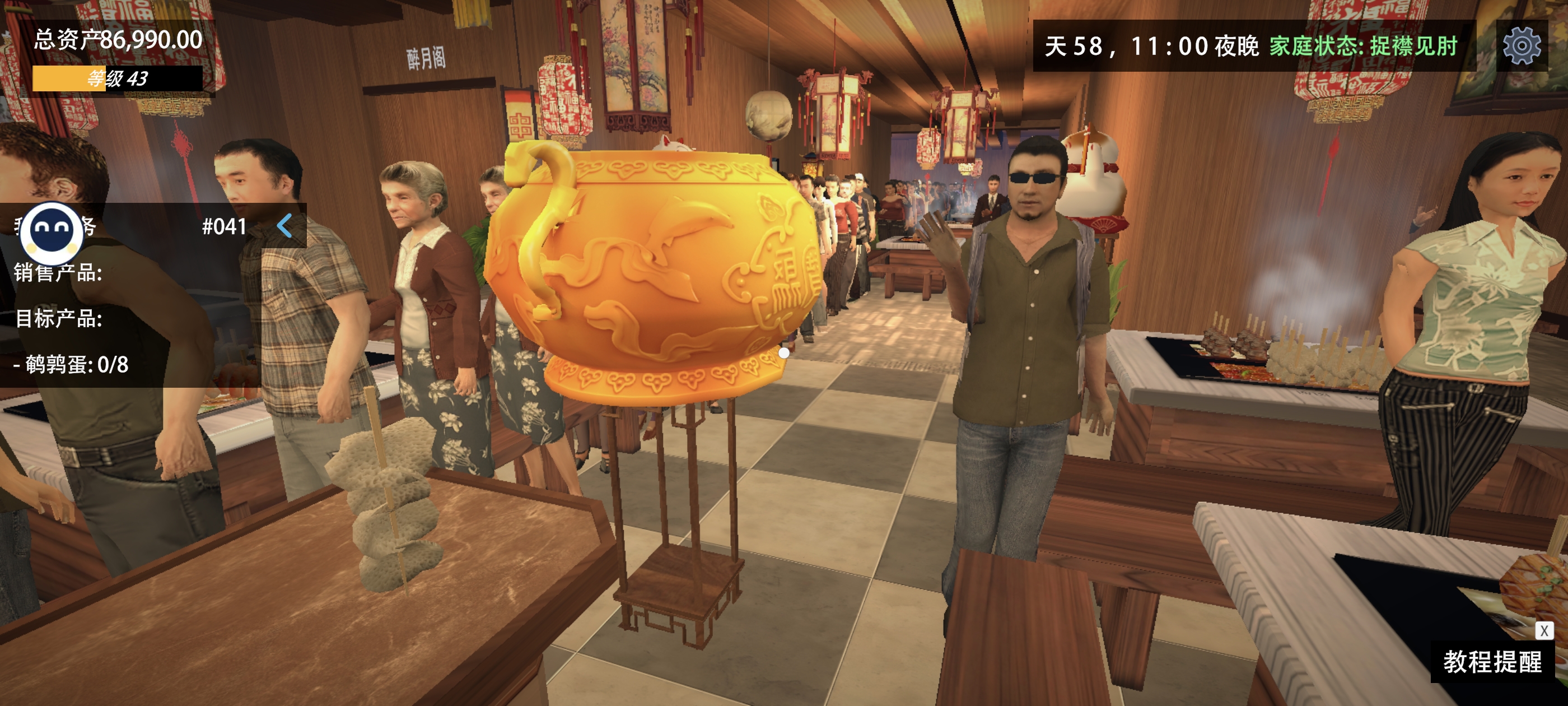1568x706 pixels.
Task: Open settings with the gear icon
Action: point(1521,46)
